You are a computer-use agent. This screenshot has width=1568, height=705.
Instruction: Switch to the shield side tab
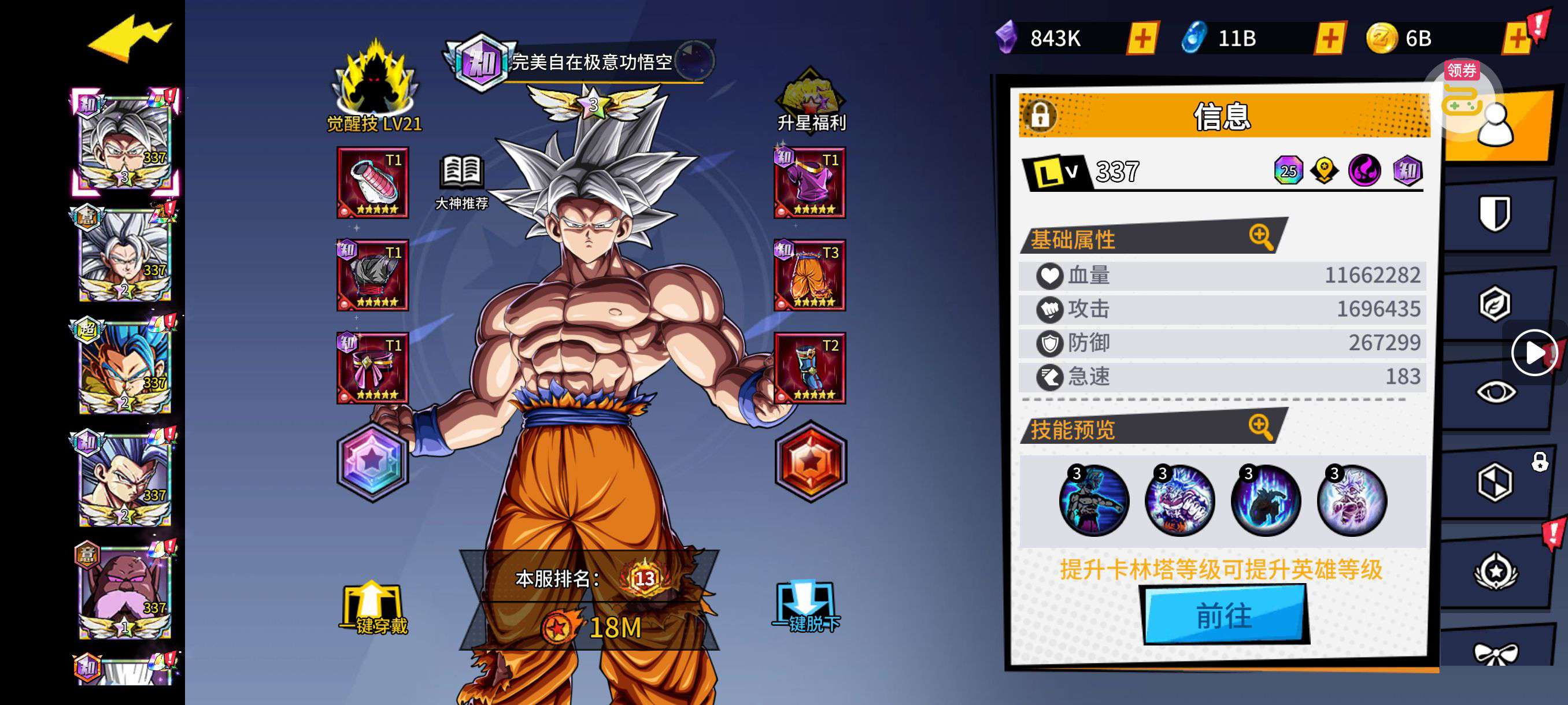pos(1495,213)
